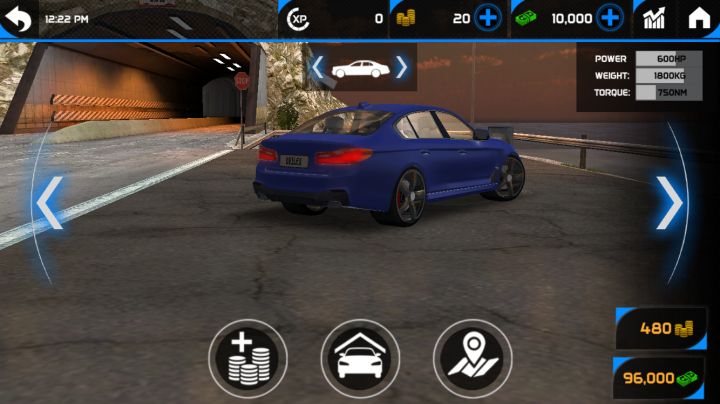Return to the home screen
The width and height of the screenshot is (720, 404).
[x=699, y=18]
